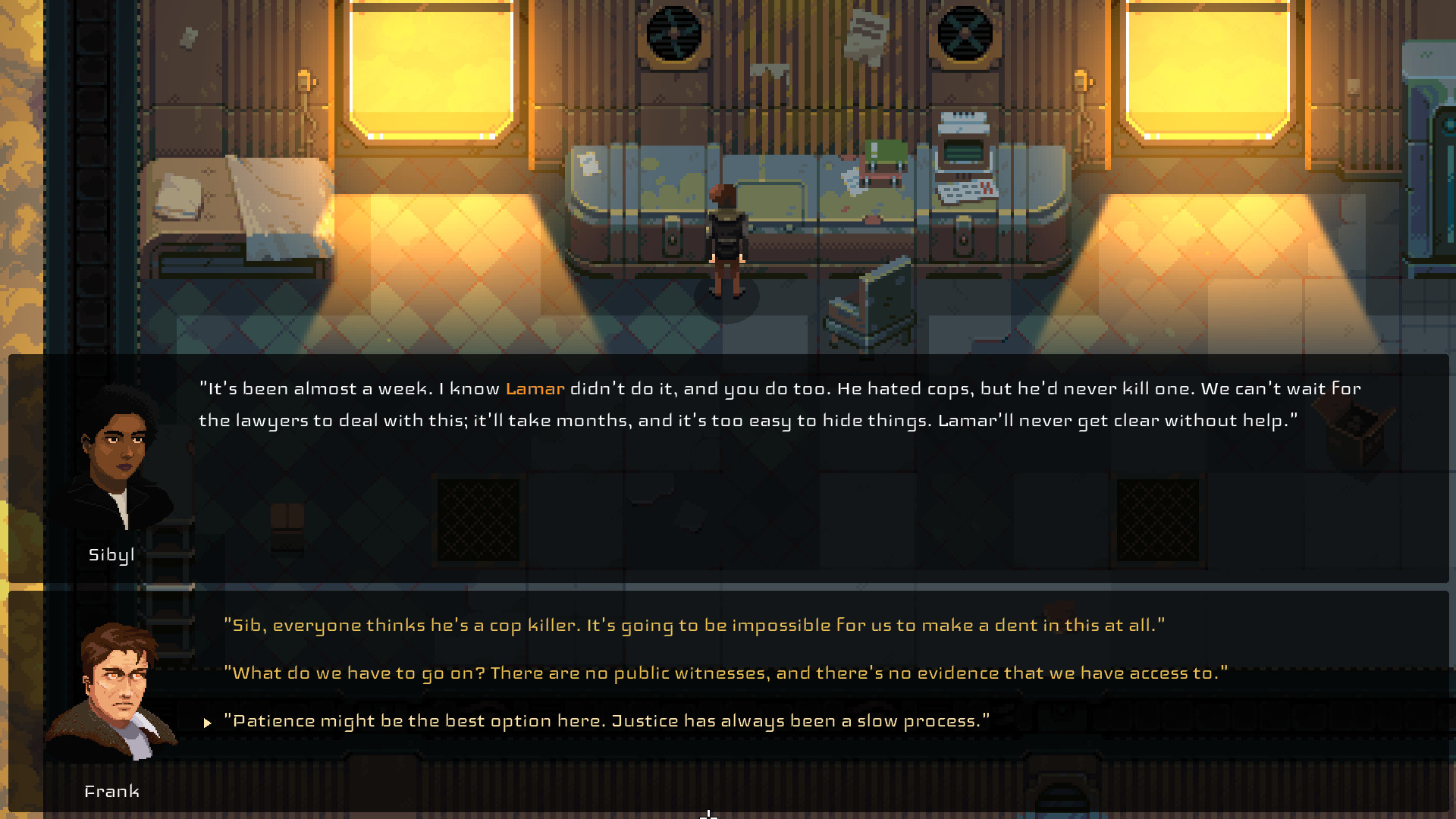Viewport: 1456px width, 819px height.
Task: Click the name label "Frank"
Action: [x=112, y=791]
